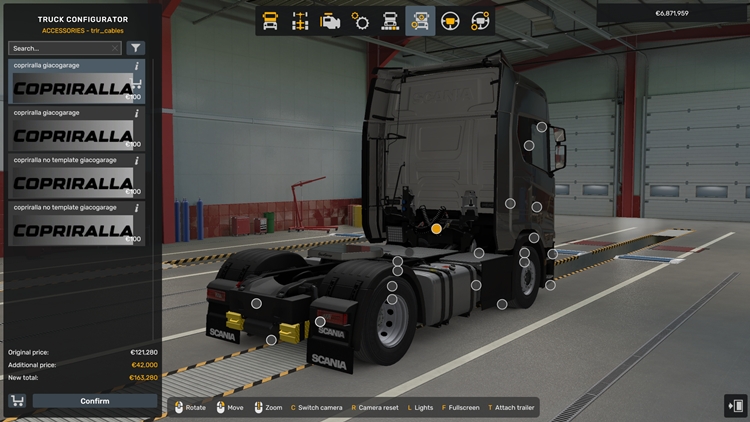Open the funnel filter options
Screen dimensions: 750x422
[x=136, y=48]
